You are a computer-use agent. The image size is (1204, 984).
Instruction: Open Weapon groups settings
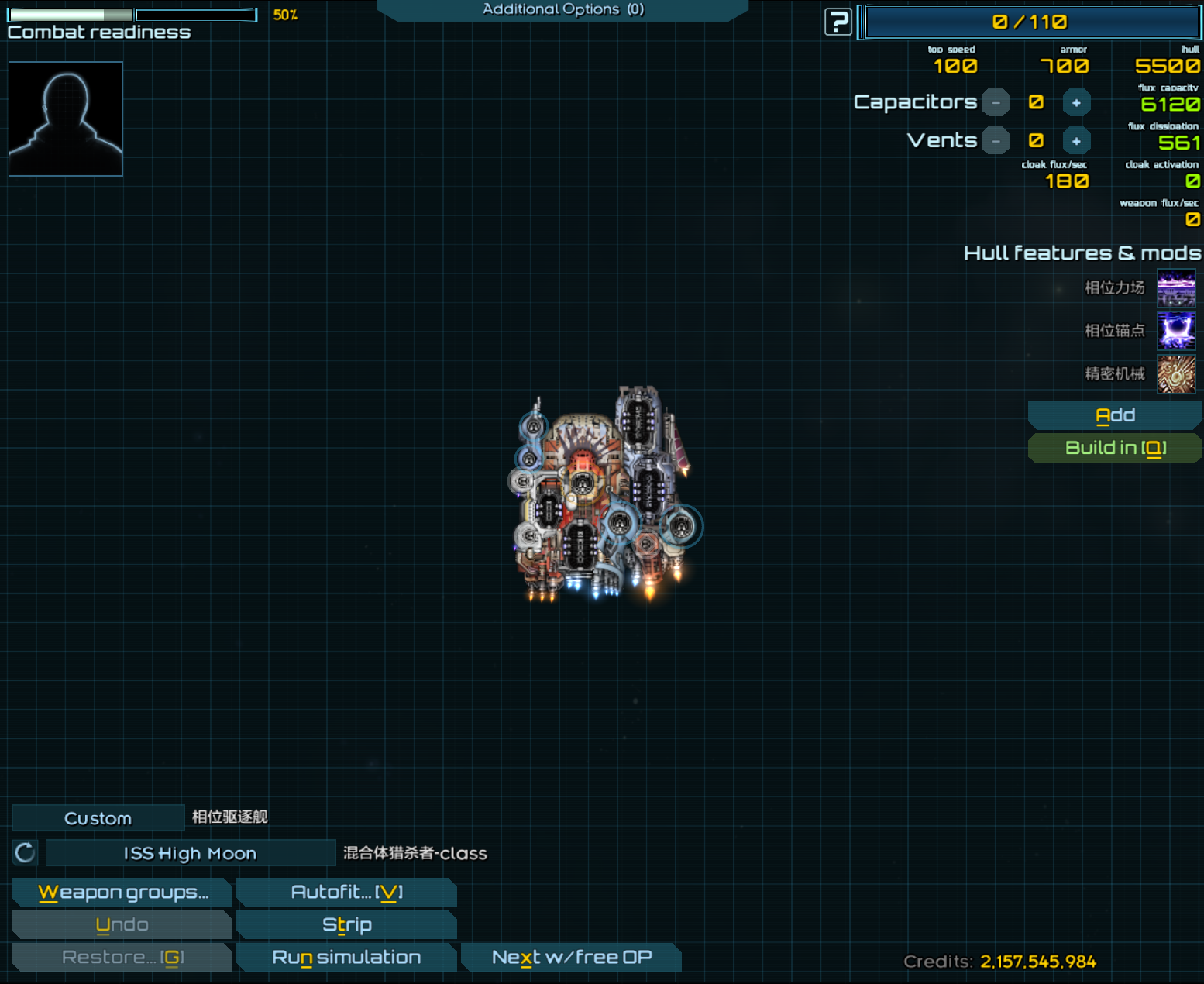[122, 893]
